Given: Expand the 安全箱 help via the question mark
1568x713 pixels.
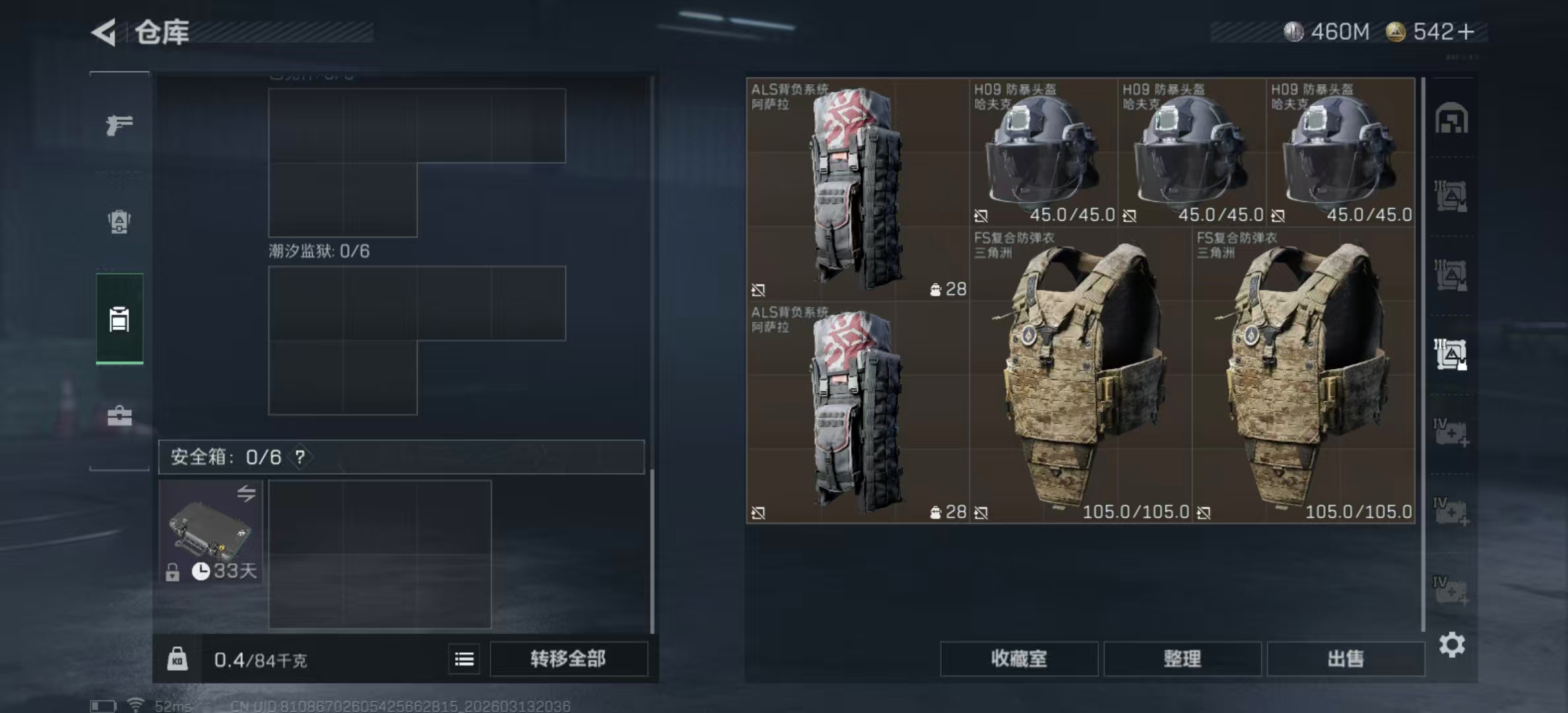Looking at the screenshot, I should click(x=301, y=456).
